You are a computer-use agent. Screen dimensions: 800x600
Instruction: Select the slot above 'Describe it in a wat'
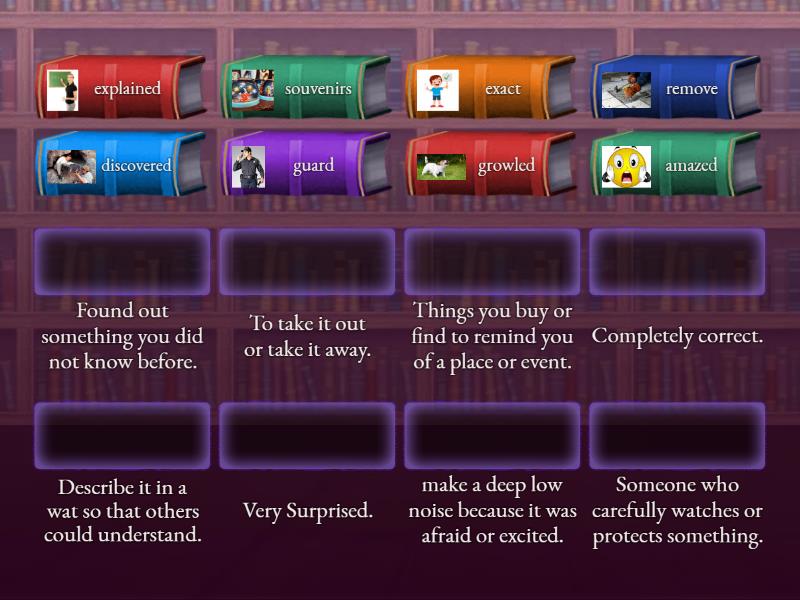[x=122, y=436]
